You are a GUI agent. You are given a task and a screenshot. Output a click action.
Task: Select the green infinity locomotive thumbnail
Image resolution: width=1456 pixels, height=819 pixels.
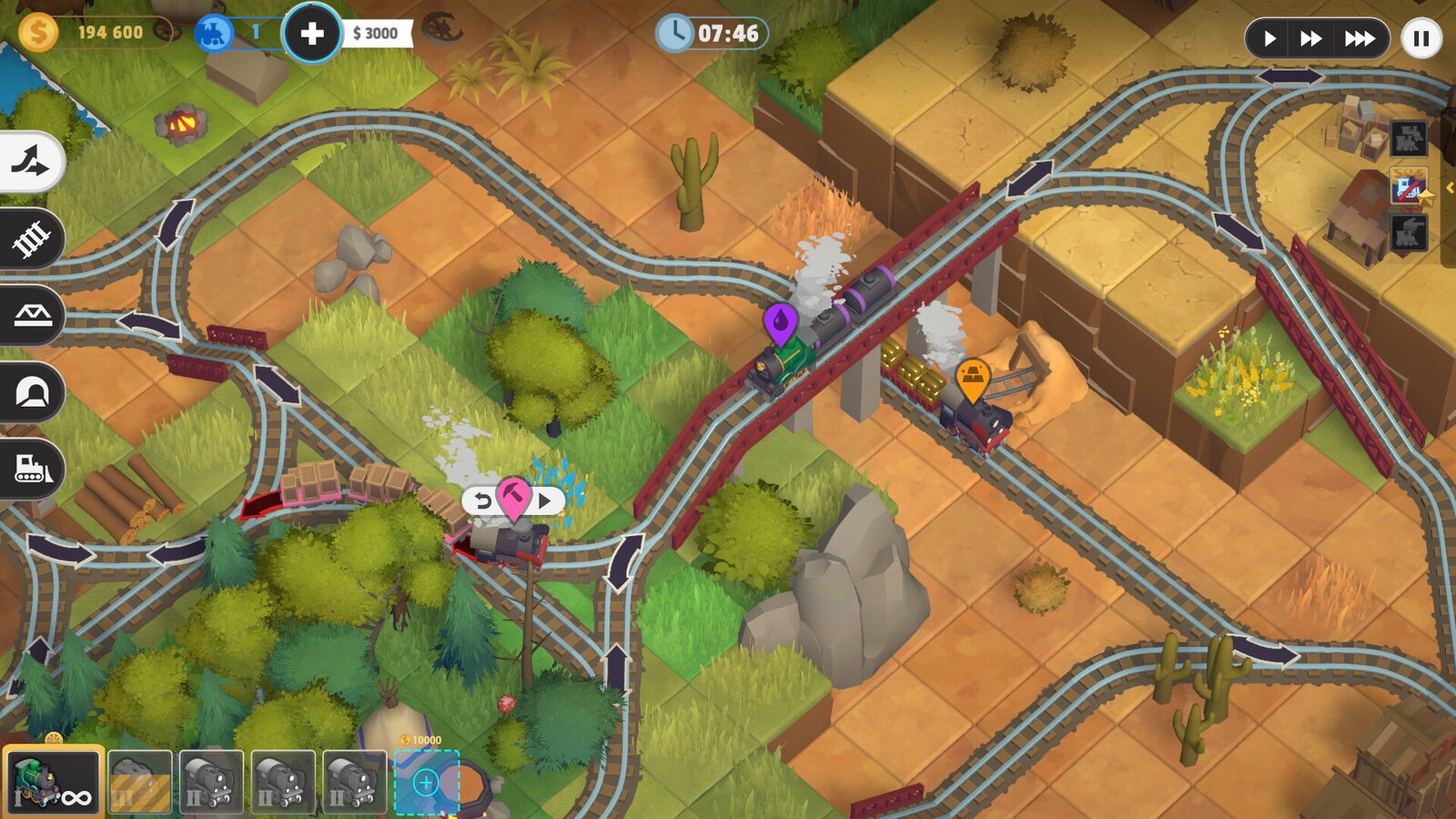[52, 781]
